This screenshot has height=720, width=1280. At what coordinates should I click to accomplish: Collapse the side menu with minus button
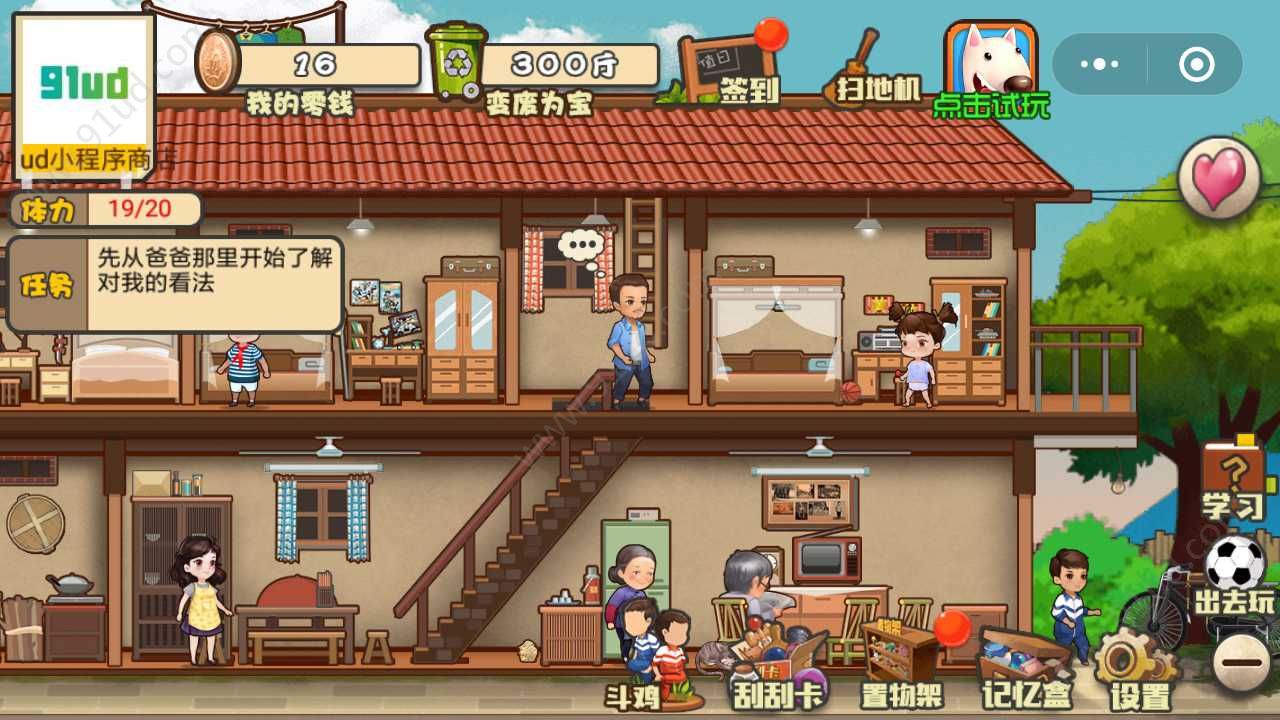coord(1242,661)
